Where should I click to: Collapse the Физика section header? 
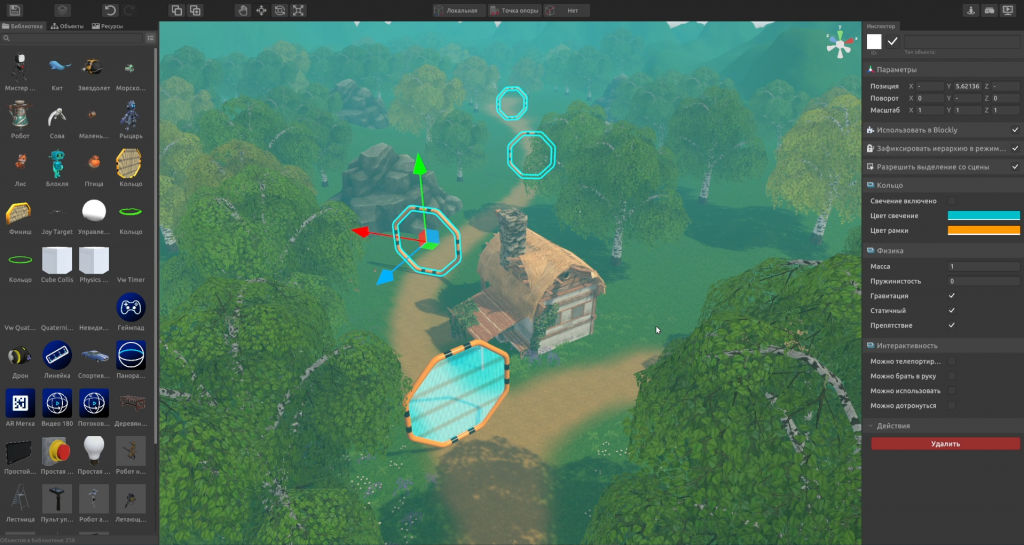pos(890,251)
